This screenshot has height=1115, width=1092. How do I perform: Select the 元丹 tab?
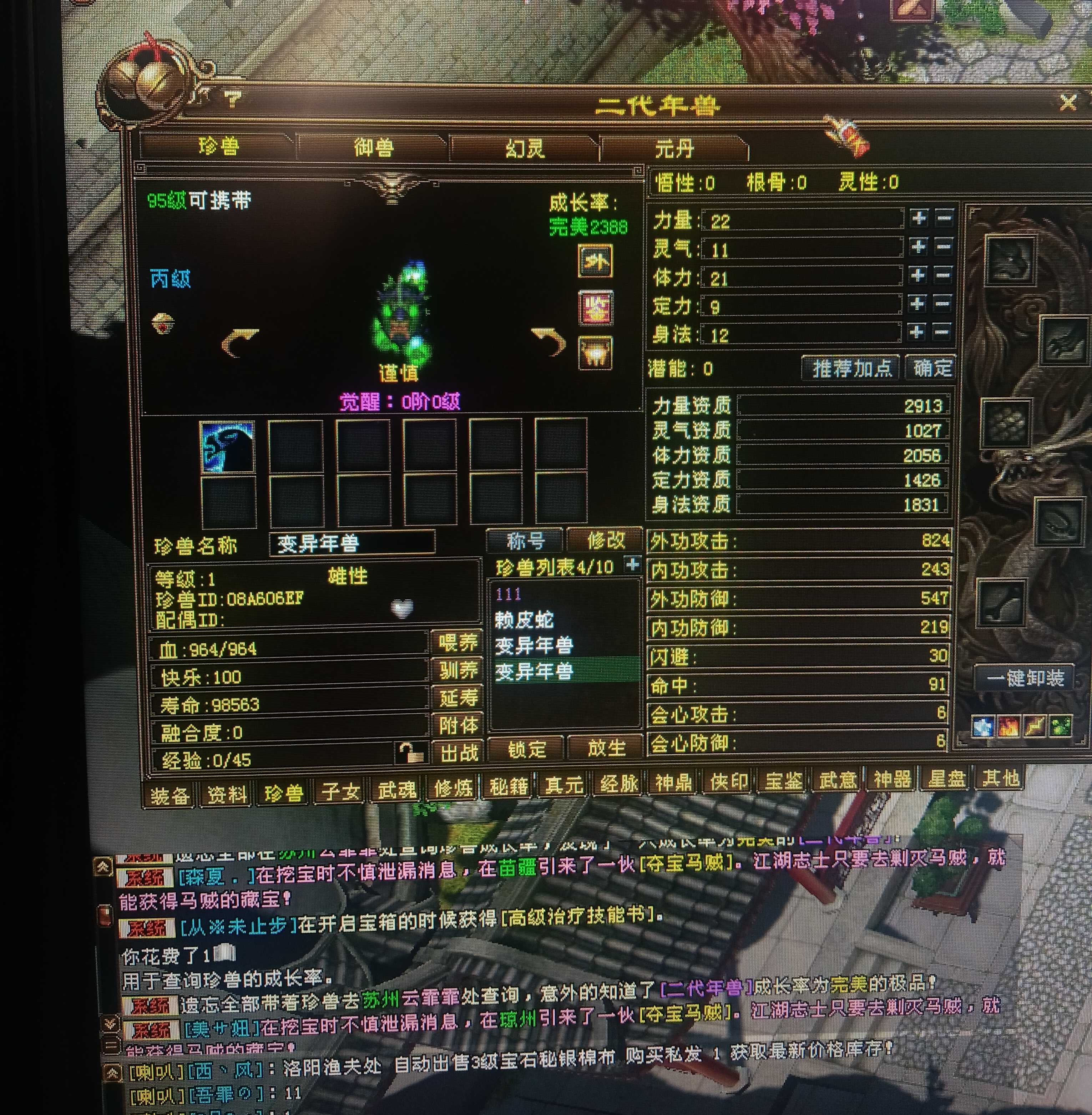pos(674,149)
